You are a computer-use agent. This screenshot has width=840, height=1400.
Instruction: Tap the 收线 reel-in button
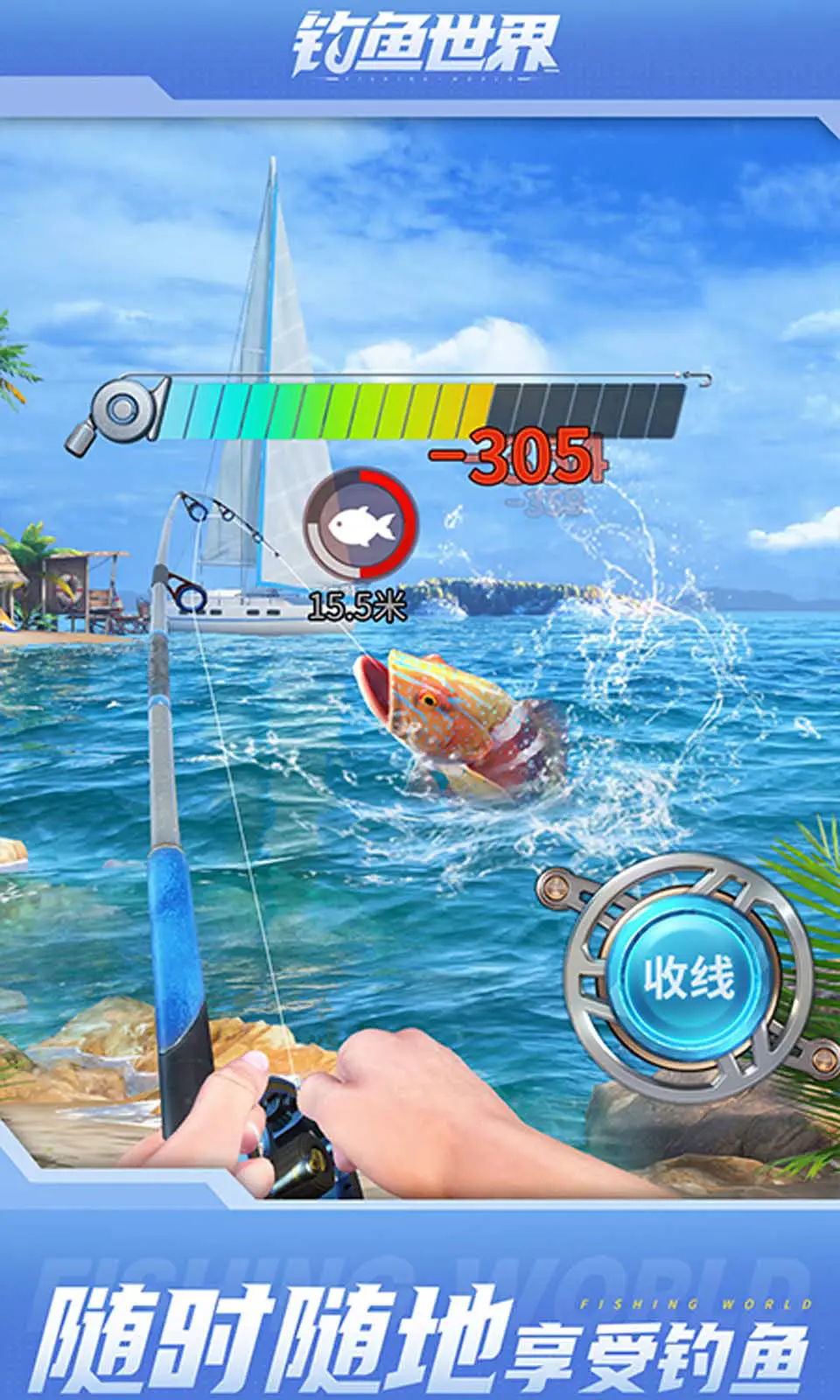tap(689, 976)
